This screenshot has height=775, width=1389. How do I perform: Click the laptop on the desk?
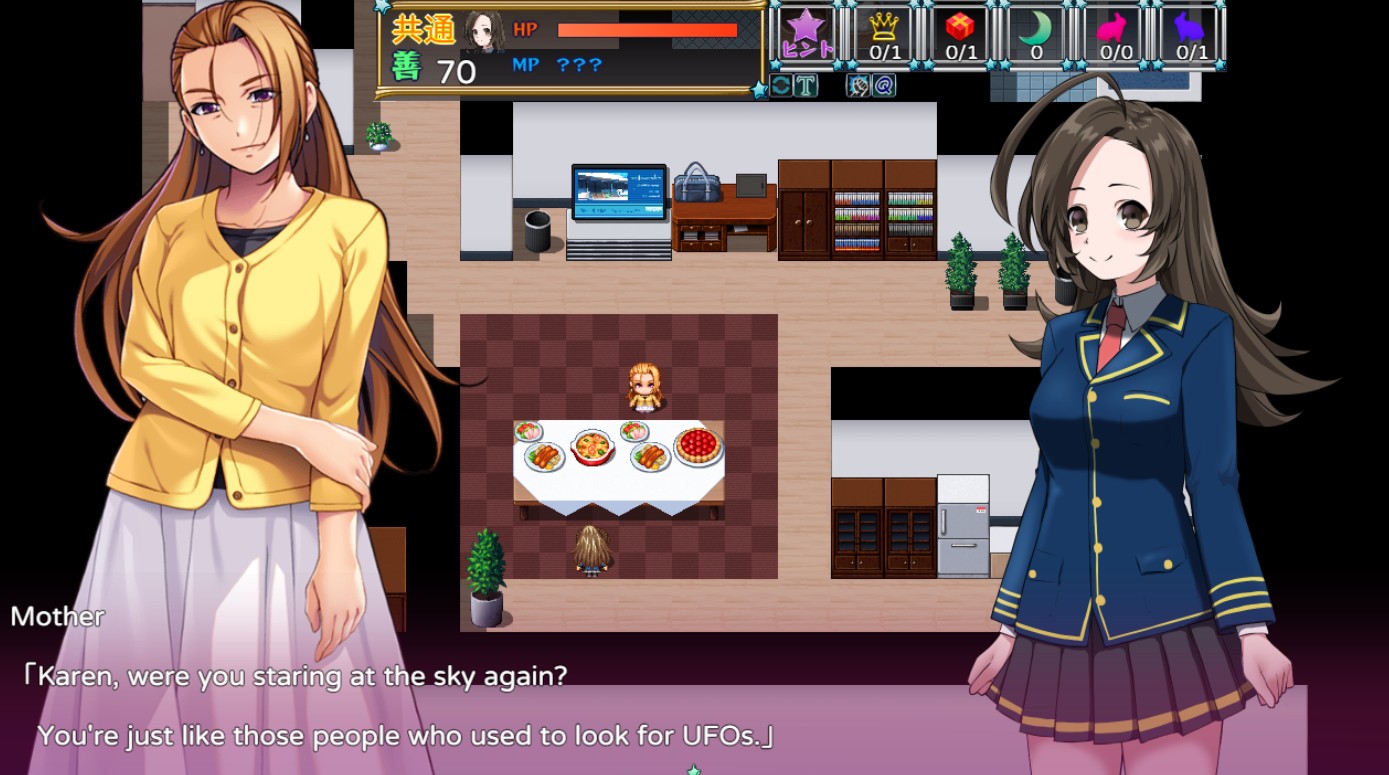618,190
